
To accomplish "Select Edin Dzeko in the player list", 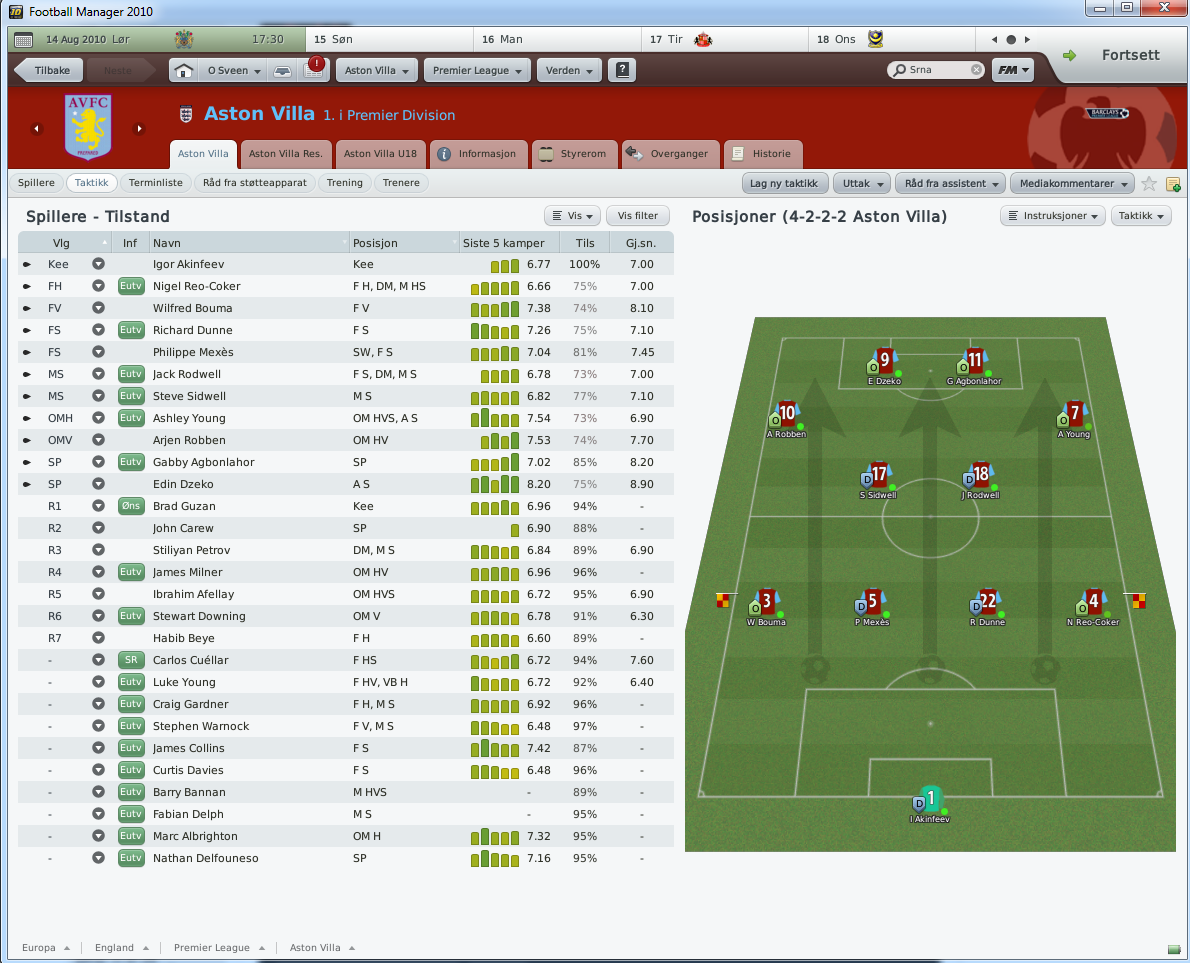I will (183, 484).
